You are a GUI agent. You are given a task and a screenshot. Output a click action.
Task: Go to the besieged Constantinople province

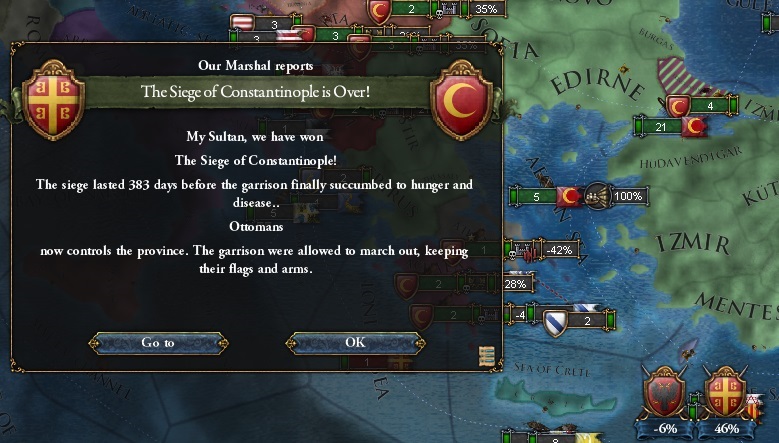tap(158, 342)
